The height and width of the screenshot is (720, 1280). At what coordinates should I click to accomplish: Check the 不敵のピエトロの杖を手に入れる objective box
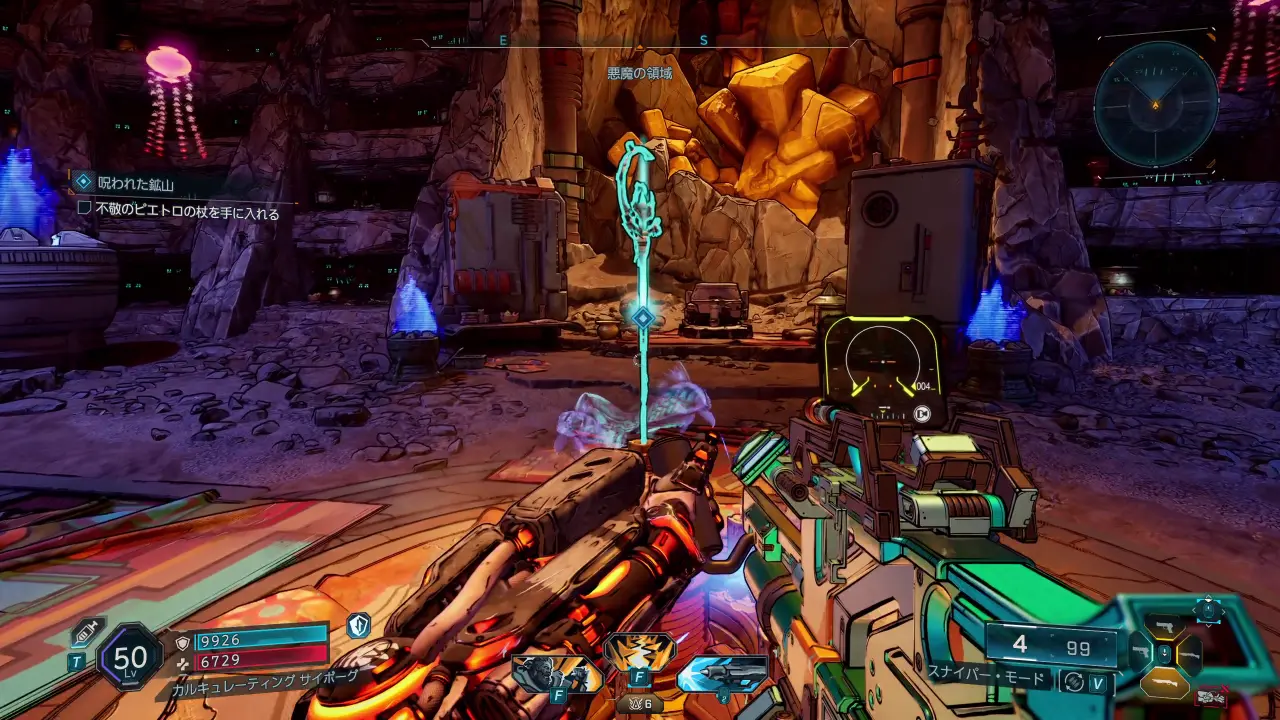tap(85, 212)
